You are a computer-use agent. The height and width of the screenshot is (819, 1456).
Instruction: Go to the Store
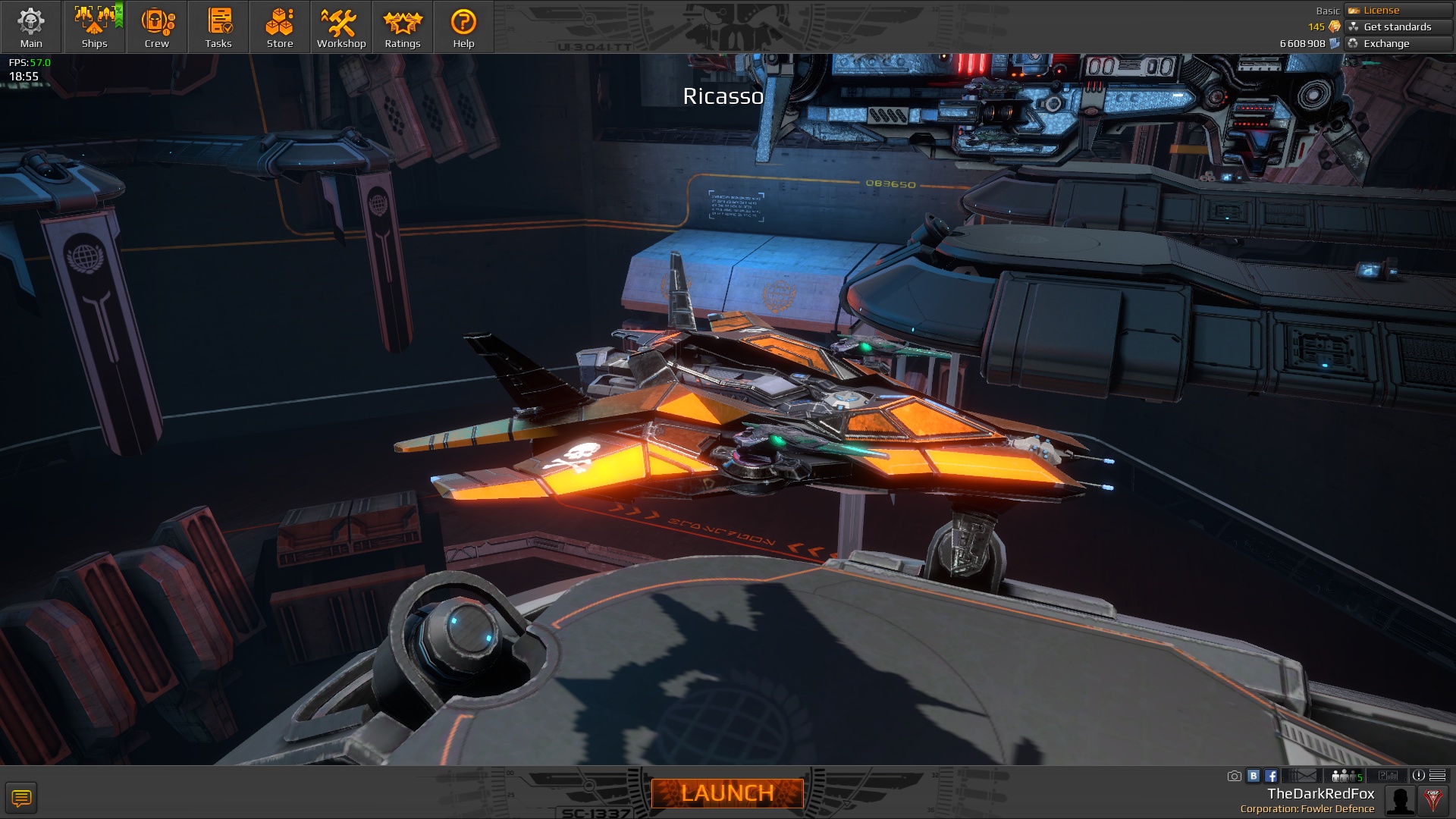click(280, 27)
